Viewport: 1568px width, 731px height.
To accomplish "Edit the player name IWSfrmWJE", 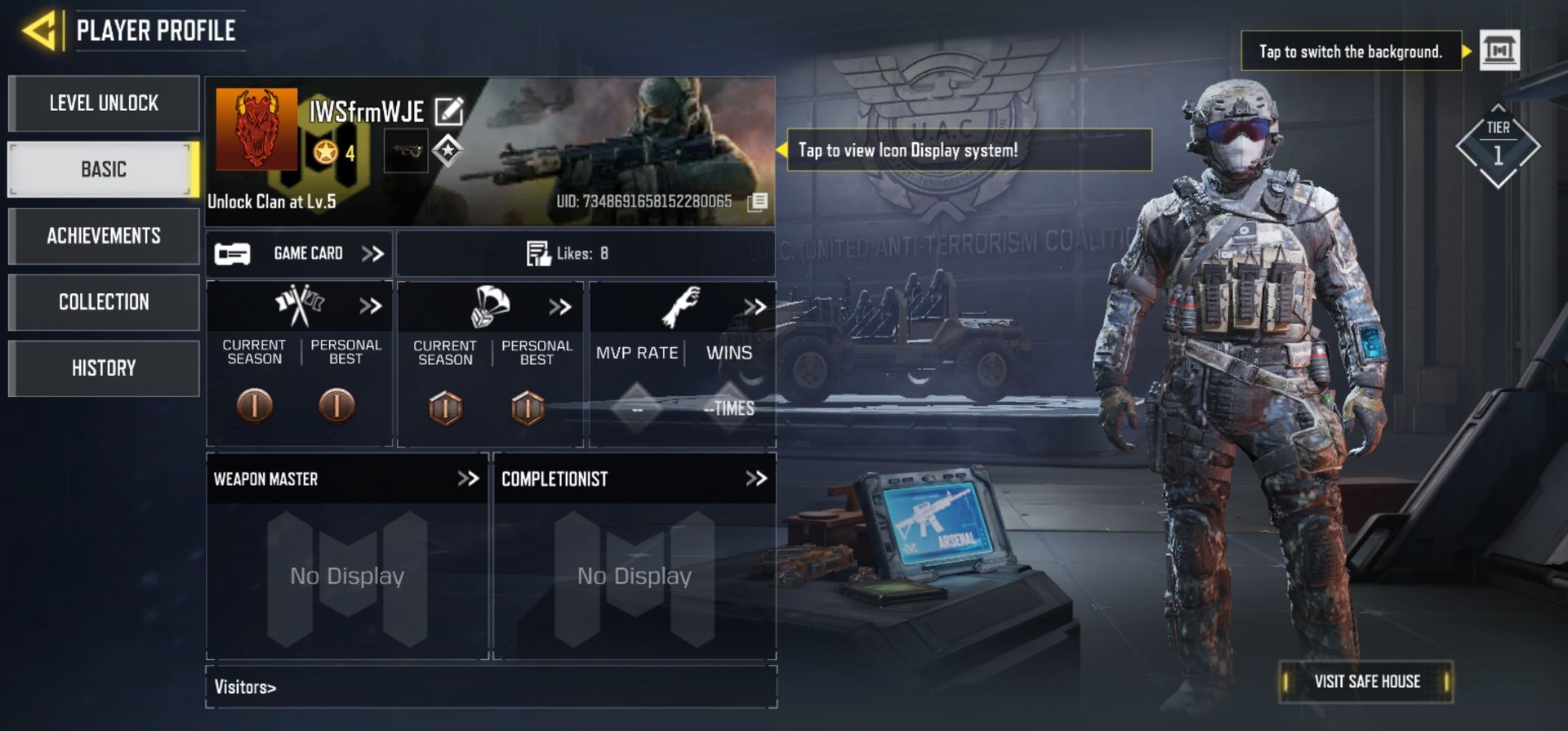I will pos(449,111).
